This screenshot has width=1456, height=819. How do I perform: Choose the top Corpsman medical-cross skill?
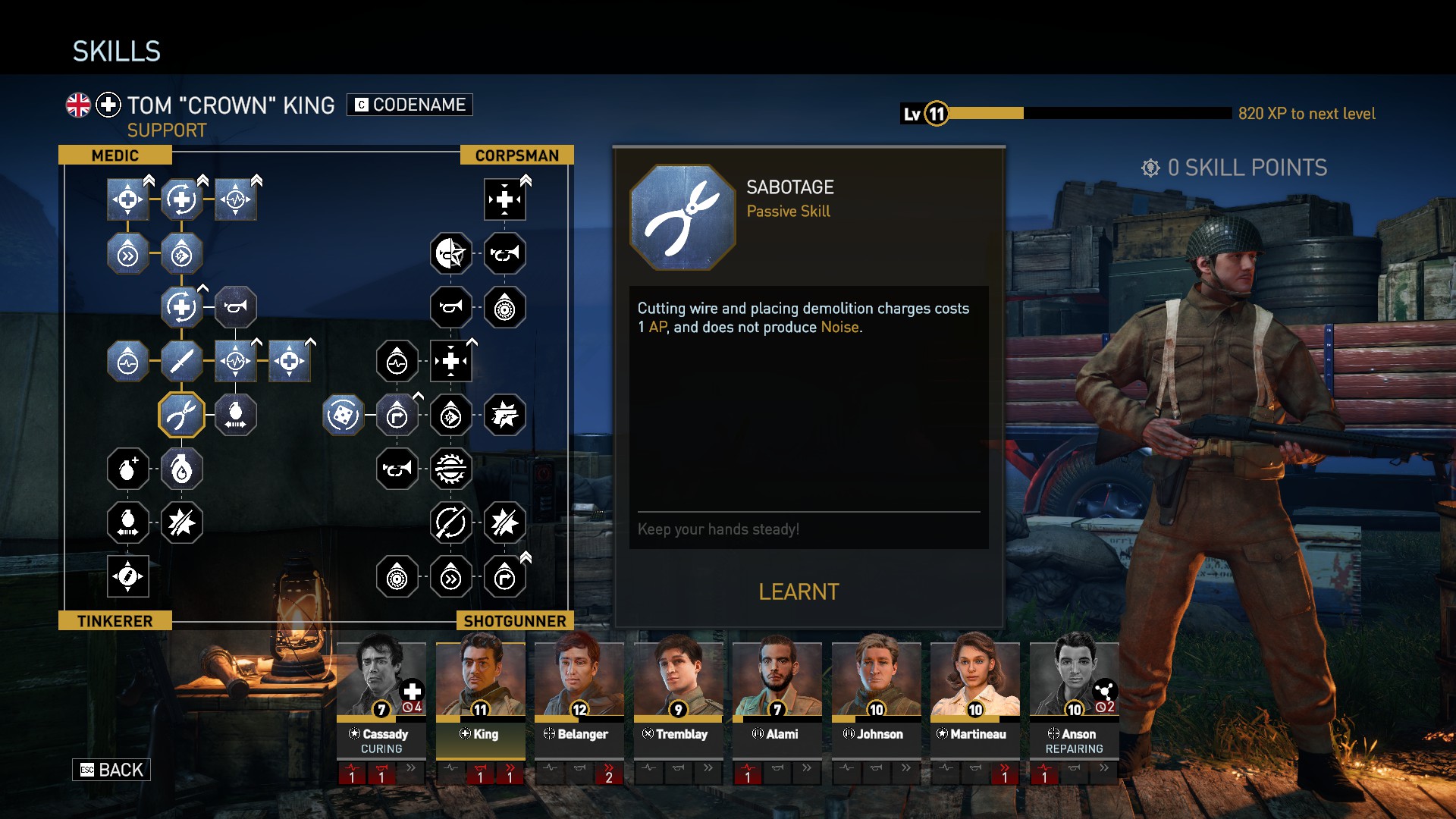click(x=504, y=199)
